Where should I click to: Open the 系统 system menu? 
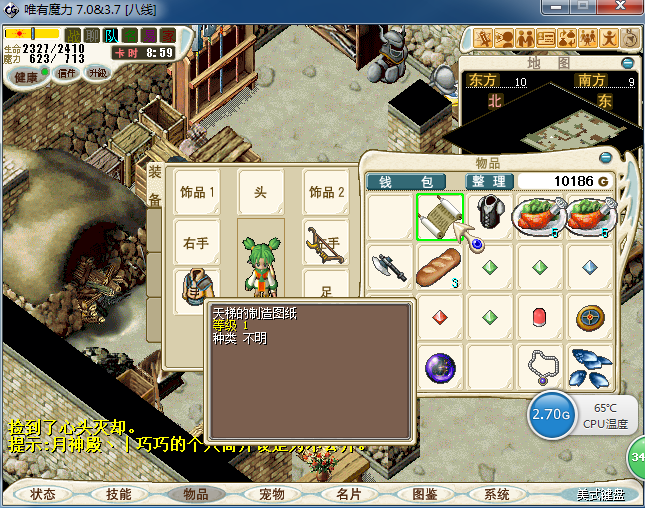tap(497, 494)
